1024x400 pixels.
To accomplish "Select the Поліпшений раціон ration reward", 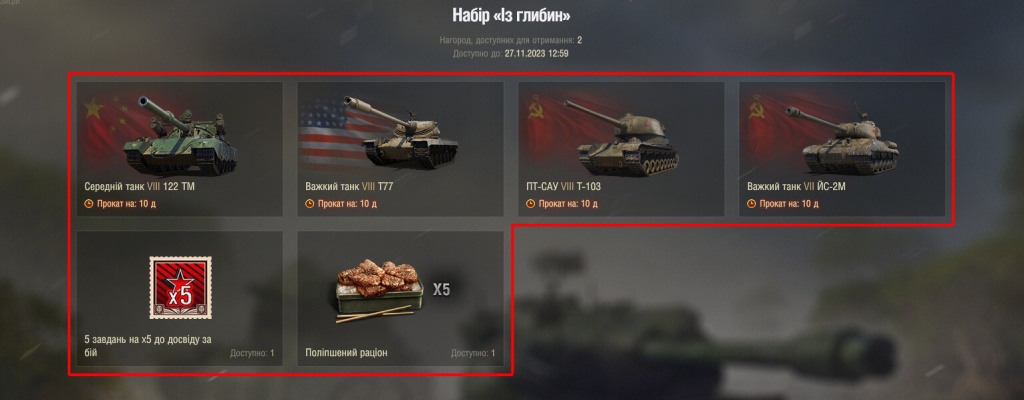I will point(400,298).
